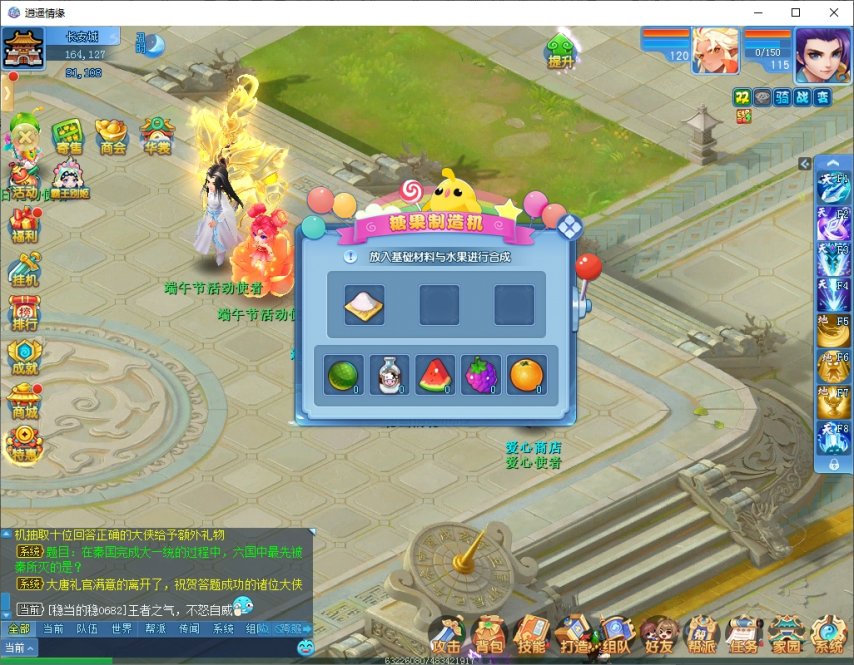Open the 系统 system menu
The image size is (854, 665).
click(x=828, y=633)
